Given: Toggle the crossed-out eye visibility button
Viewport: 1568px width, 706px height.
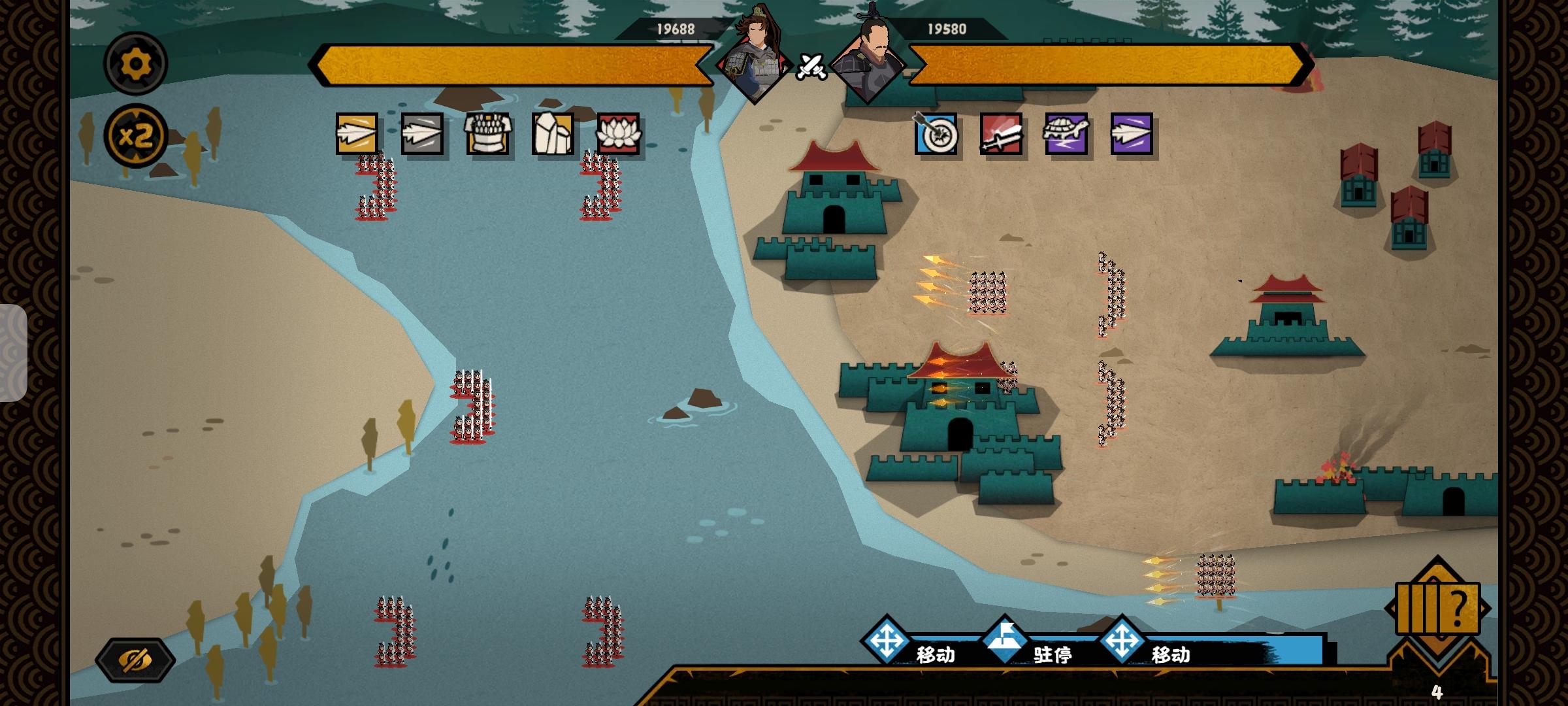Looking at the screenshot, I should click(135, 660).
